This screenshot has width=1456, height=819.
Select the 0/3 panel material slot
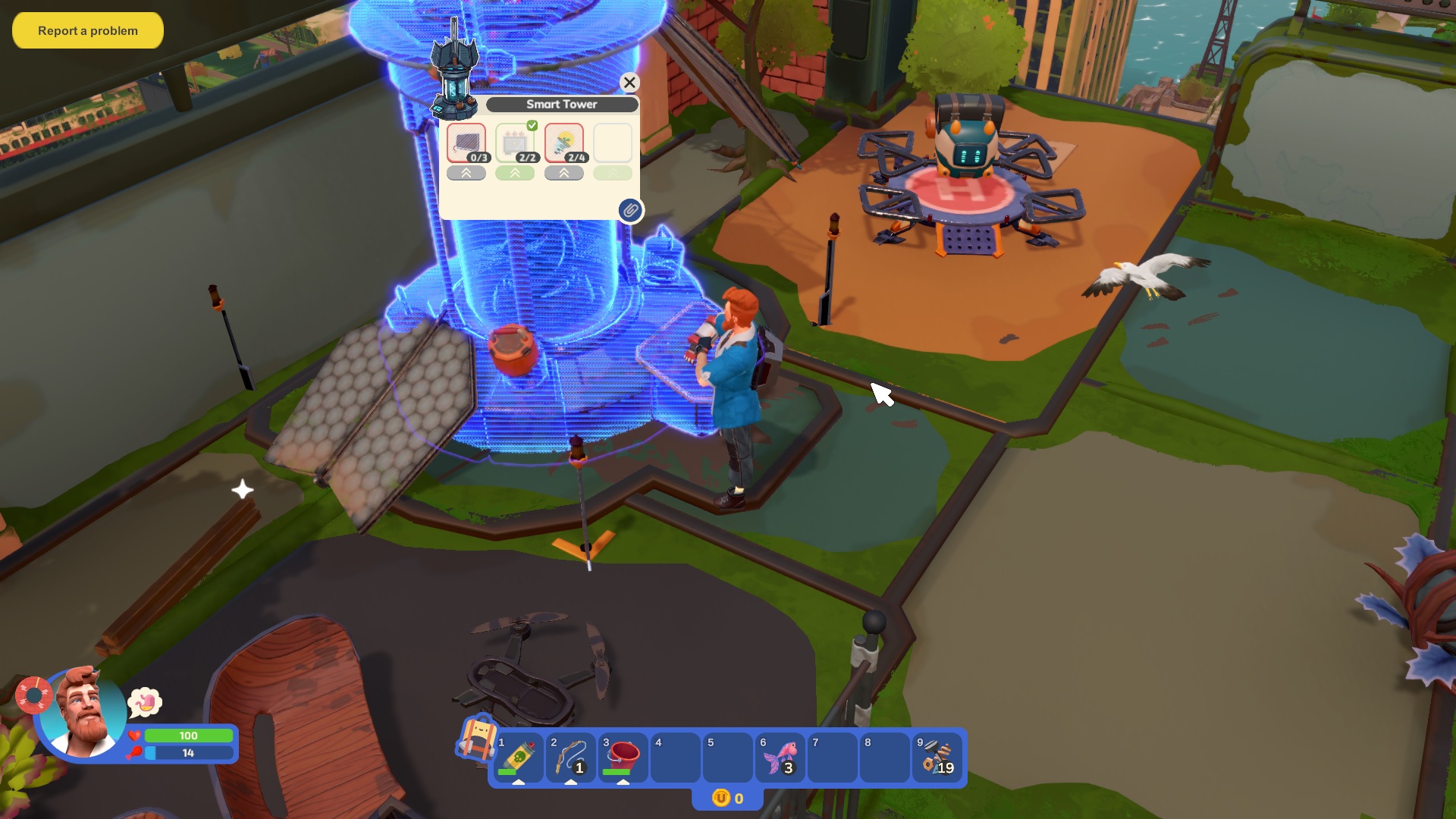[466, 143]
